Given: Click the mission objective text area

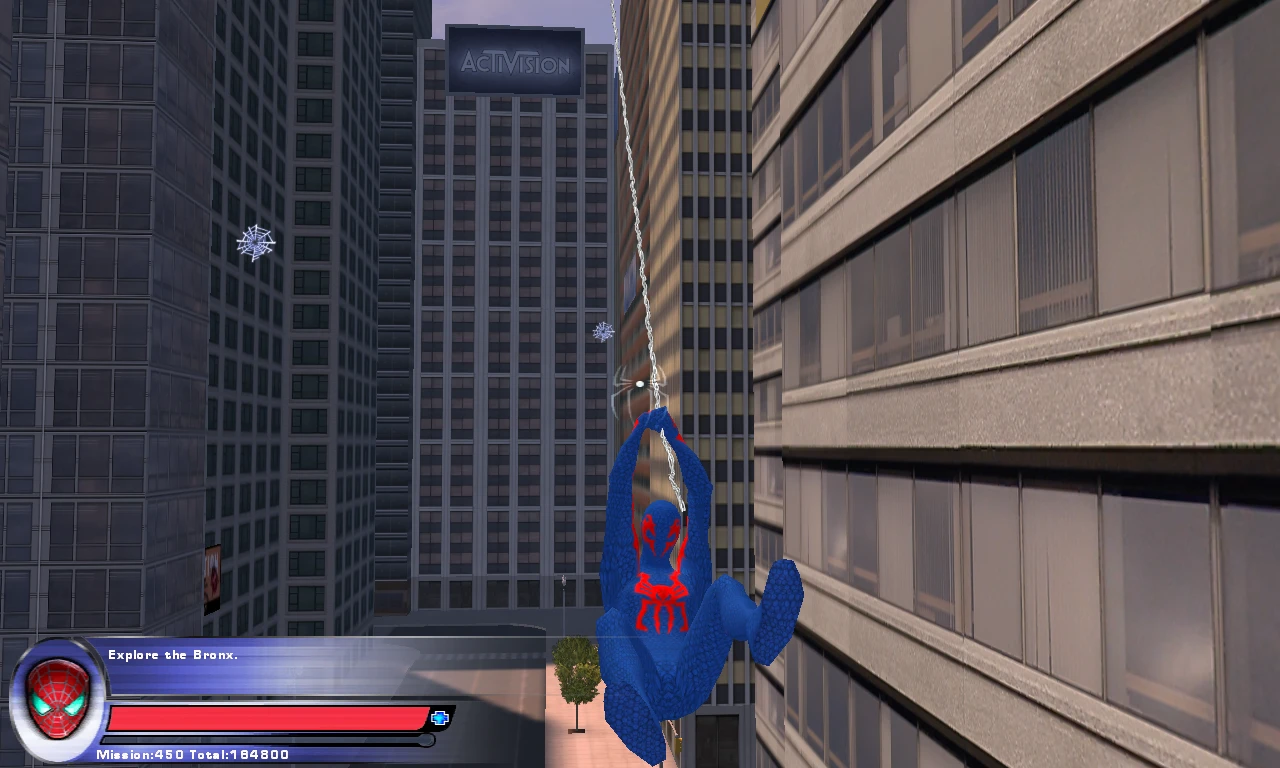Looking at the screenshot, I should 173,654.
